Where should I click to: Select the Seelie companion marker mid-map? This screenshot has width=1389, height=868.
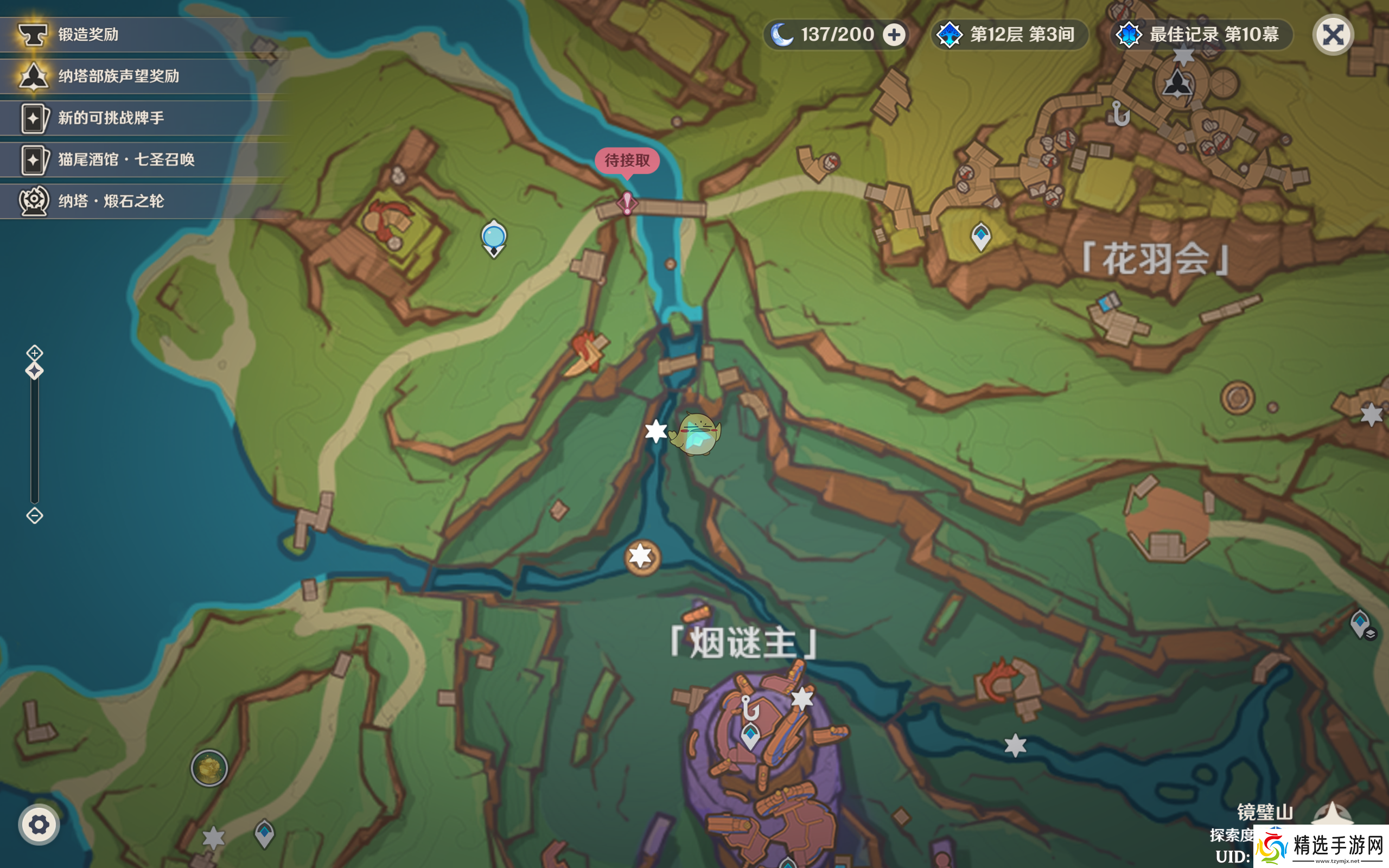[696, 435]
